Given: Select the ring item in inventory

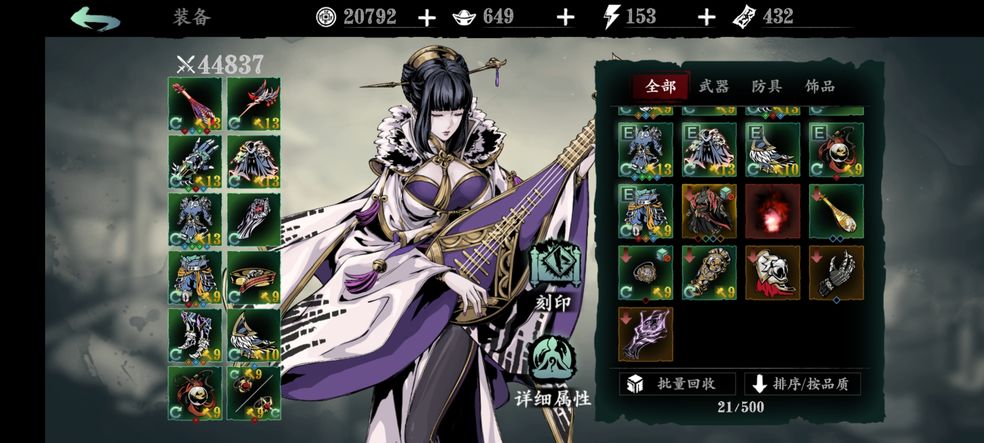Looking at the screenshot, I should pyautogui.click(x=646, y=273).
